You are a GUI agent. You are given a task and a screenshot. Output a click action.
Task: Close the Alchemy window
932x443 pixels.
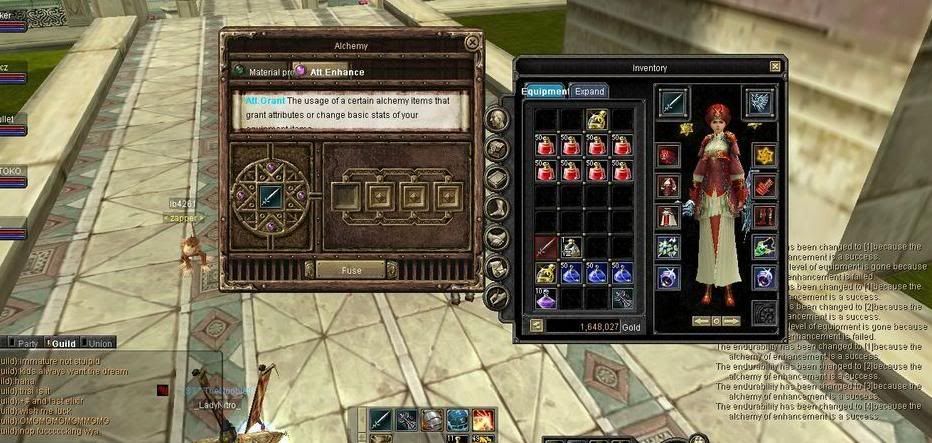point(472,43)
